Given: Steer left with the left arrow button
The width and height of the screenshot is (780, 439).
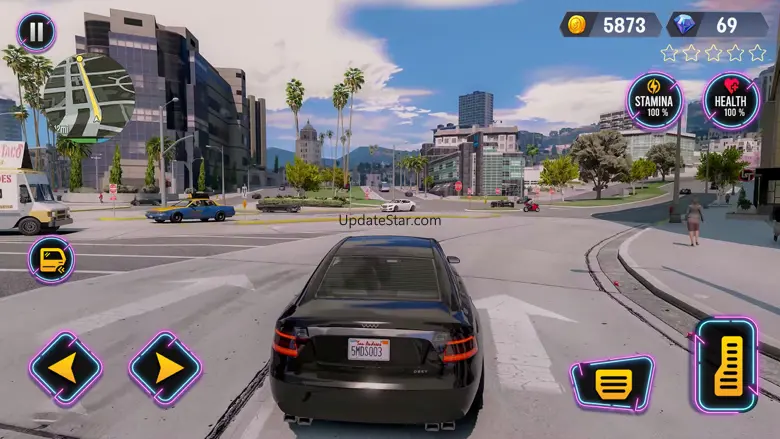Looking at the screenshot, I should click(x=65, y=368).
